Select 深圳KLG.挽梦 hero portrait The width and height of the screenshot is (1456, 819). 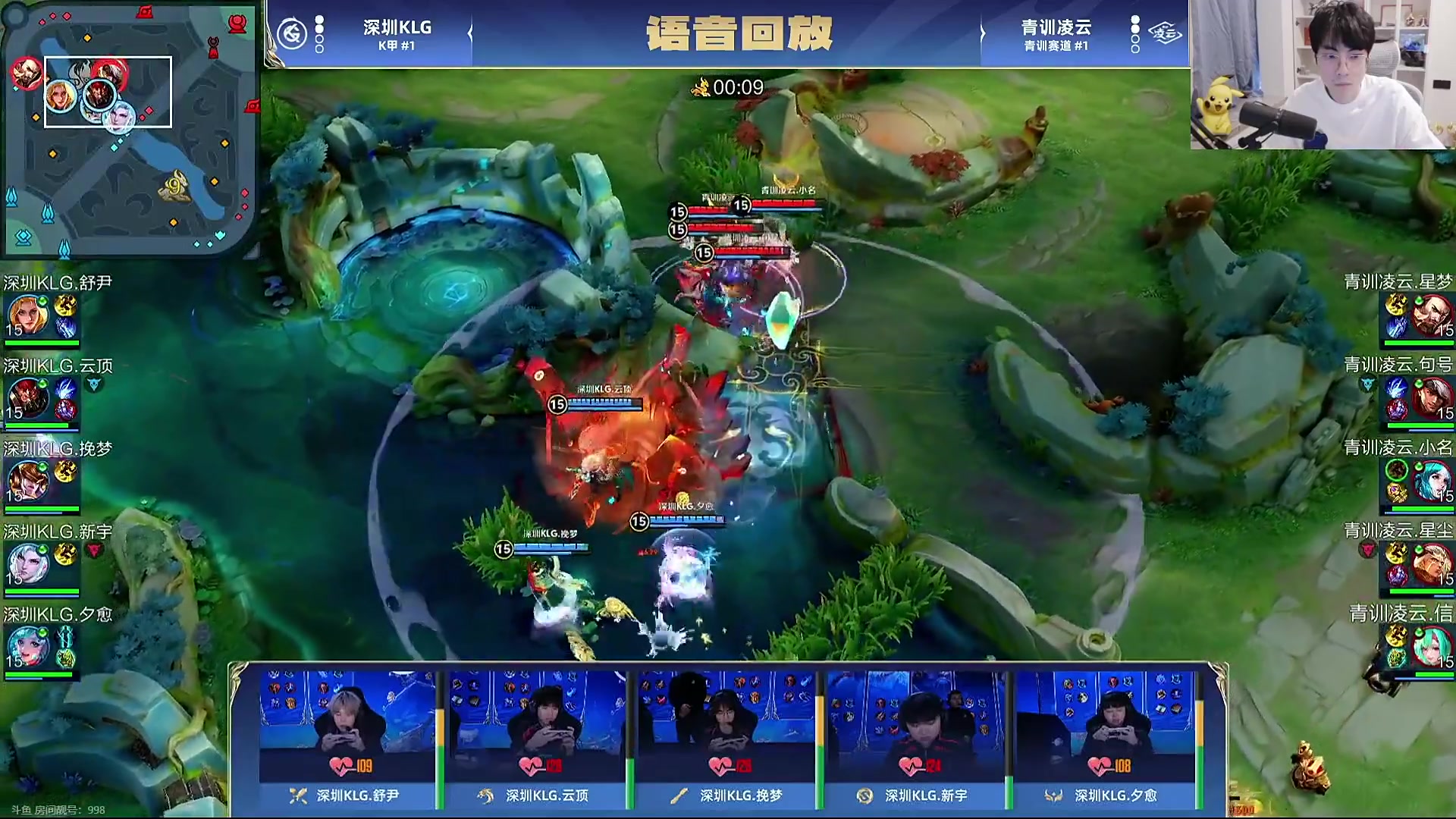(28, 482)
